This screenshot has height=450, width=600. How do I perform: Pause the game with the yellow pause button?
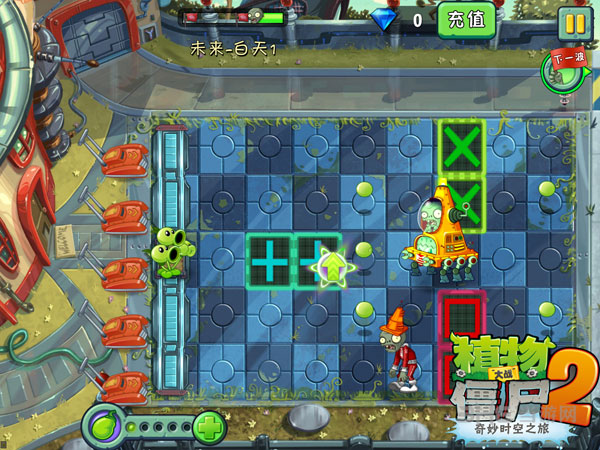pos(573,22)
